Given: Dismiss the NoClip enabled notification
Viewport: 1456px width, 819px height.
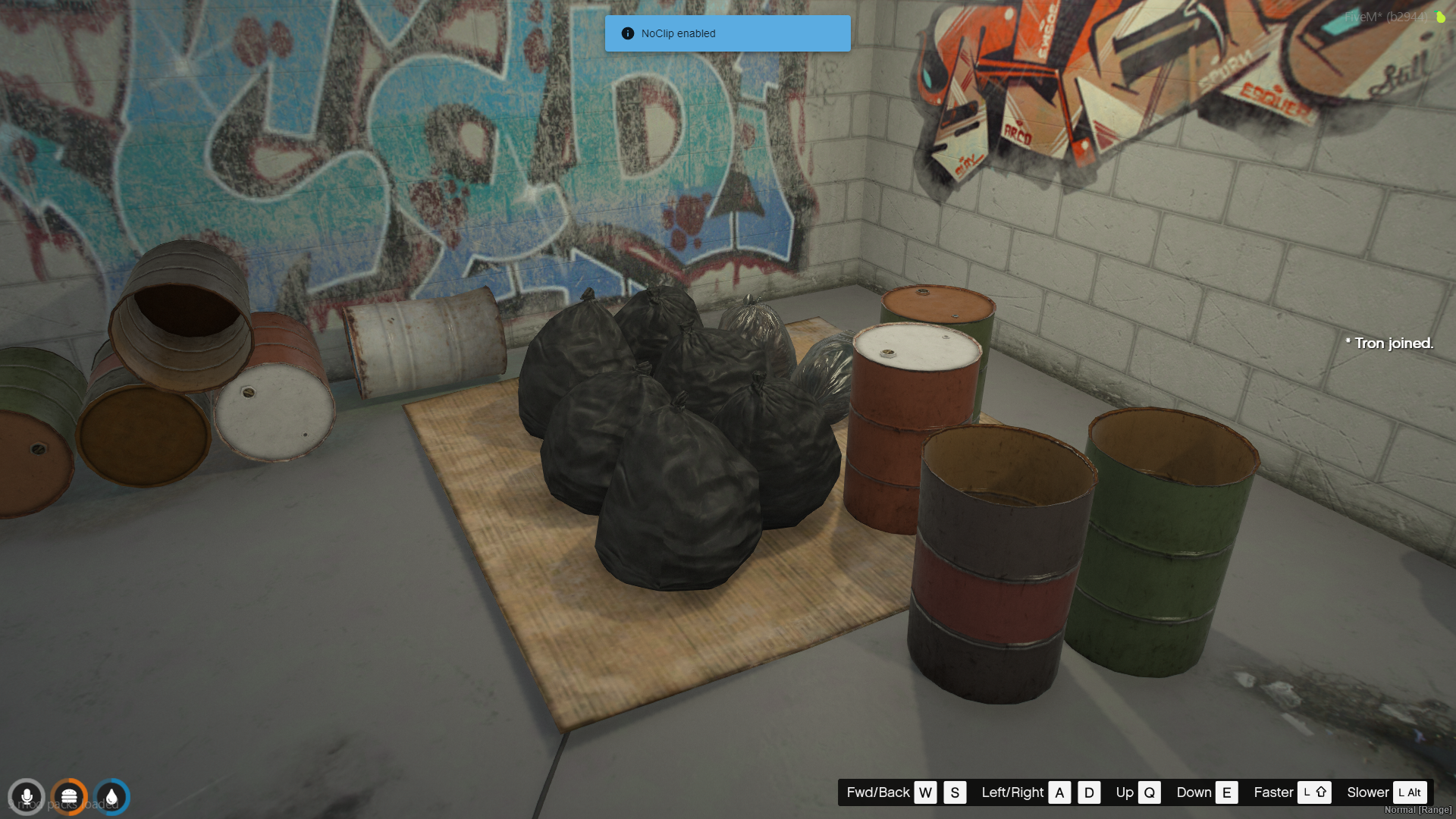Looking at the screenshot, I should [726, 33].
